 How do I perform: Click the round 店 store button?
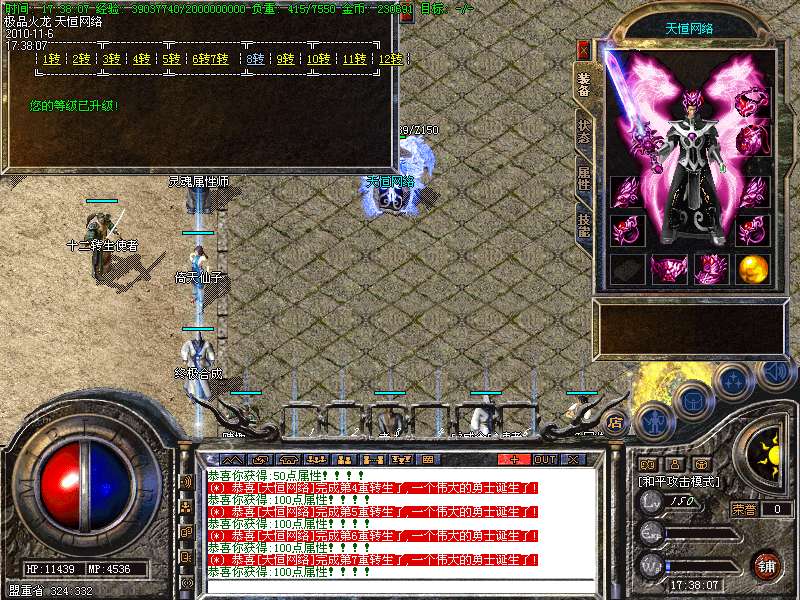click(x=615, y=421)
